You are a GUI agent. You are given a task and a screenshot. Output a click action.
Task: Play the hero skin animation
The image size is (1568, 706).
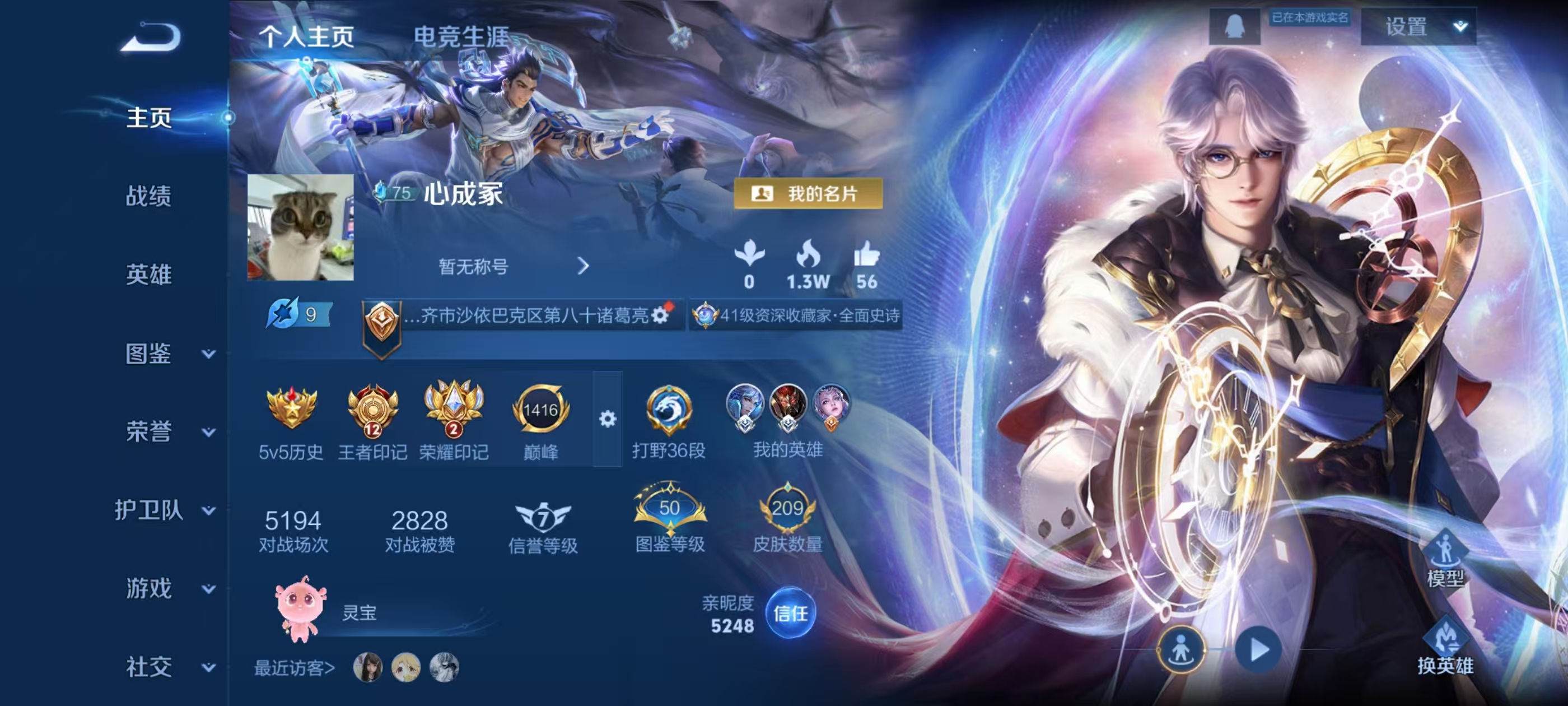pos(1258,650)
